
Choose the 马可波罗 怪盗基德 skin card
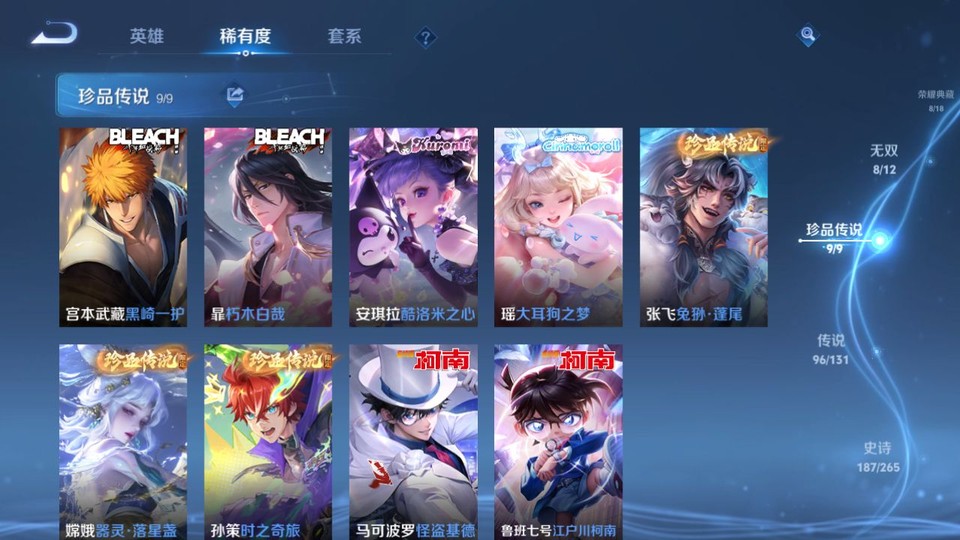413,442
